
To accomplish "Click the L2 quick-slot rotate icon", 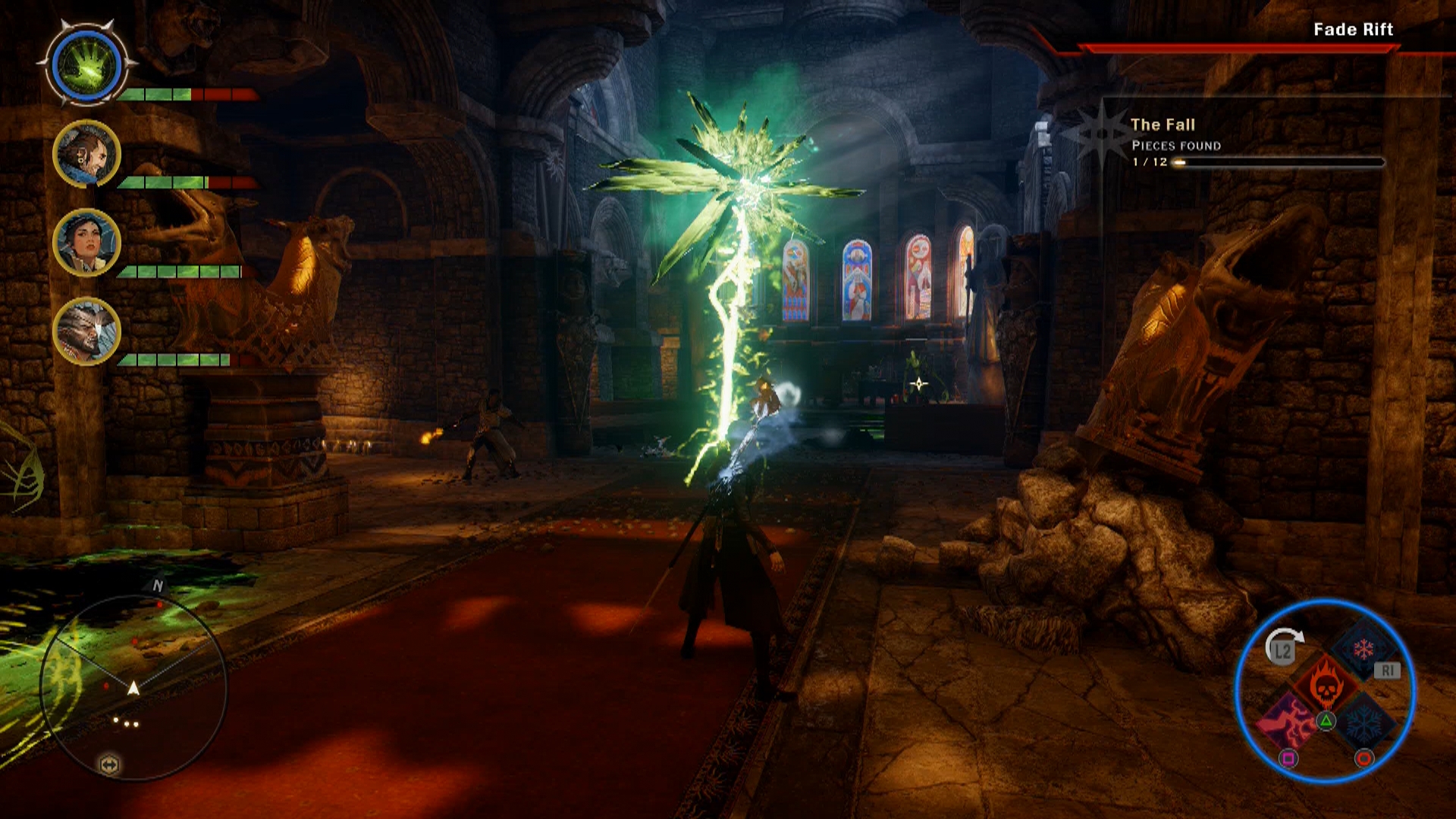I will point(1282,650).
